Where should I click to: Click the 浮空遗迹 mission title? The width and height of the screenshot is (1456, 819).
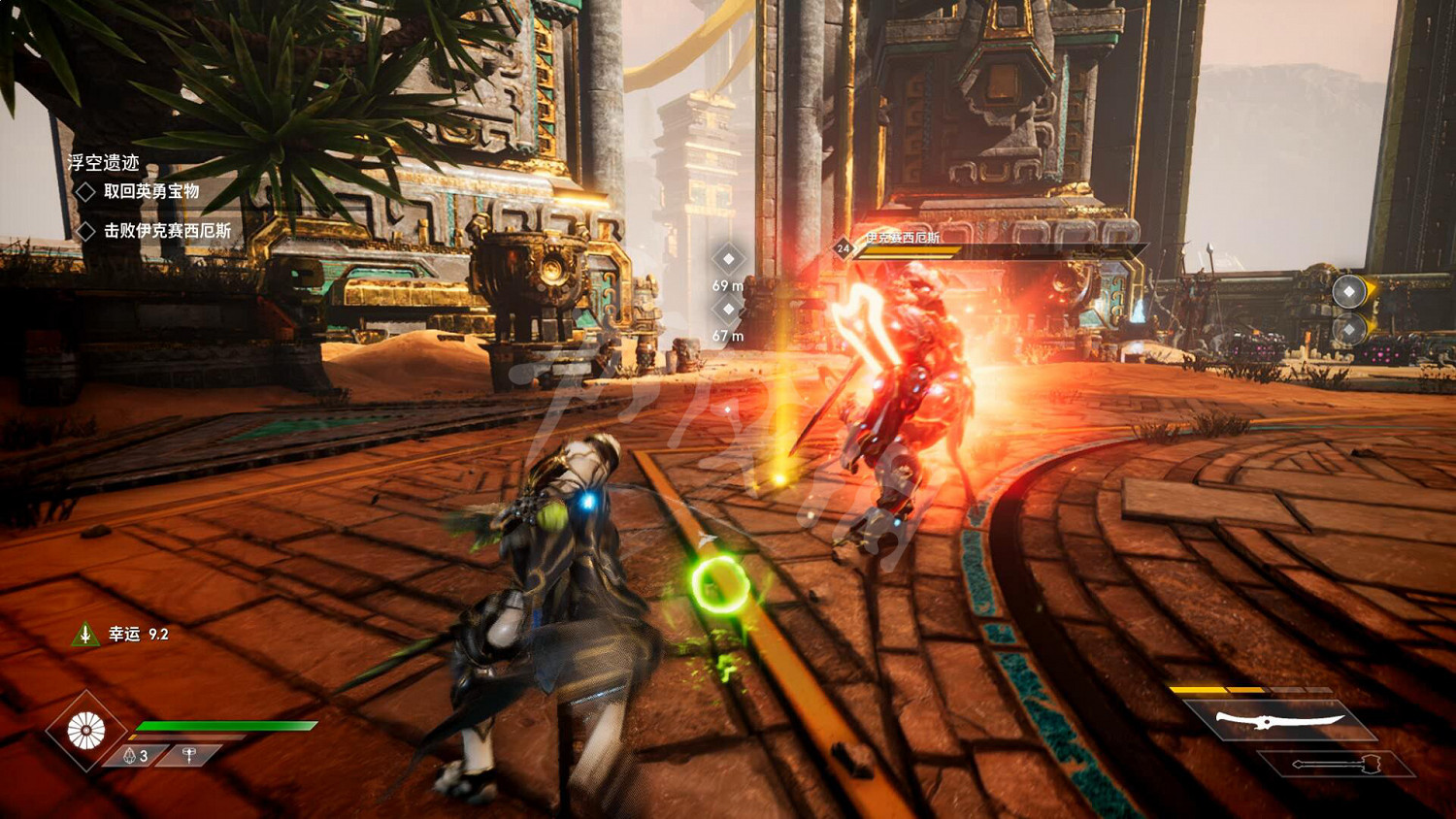104,162
